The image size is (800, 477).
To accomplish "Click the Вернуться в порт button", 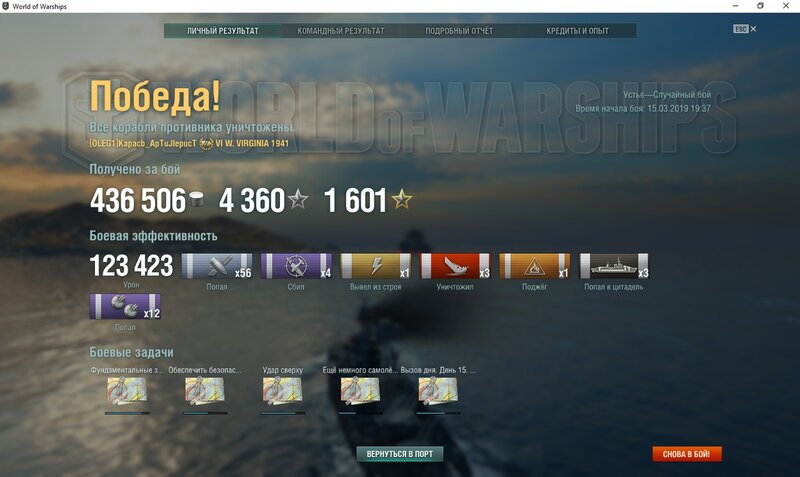I will click(x=400, y=454).
